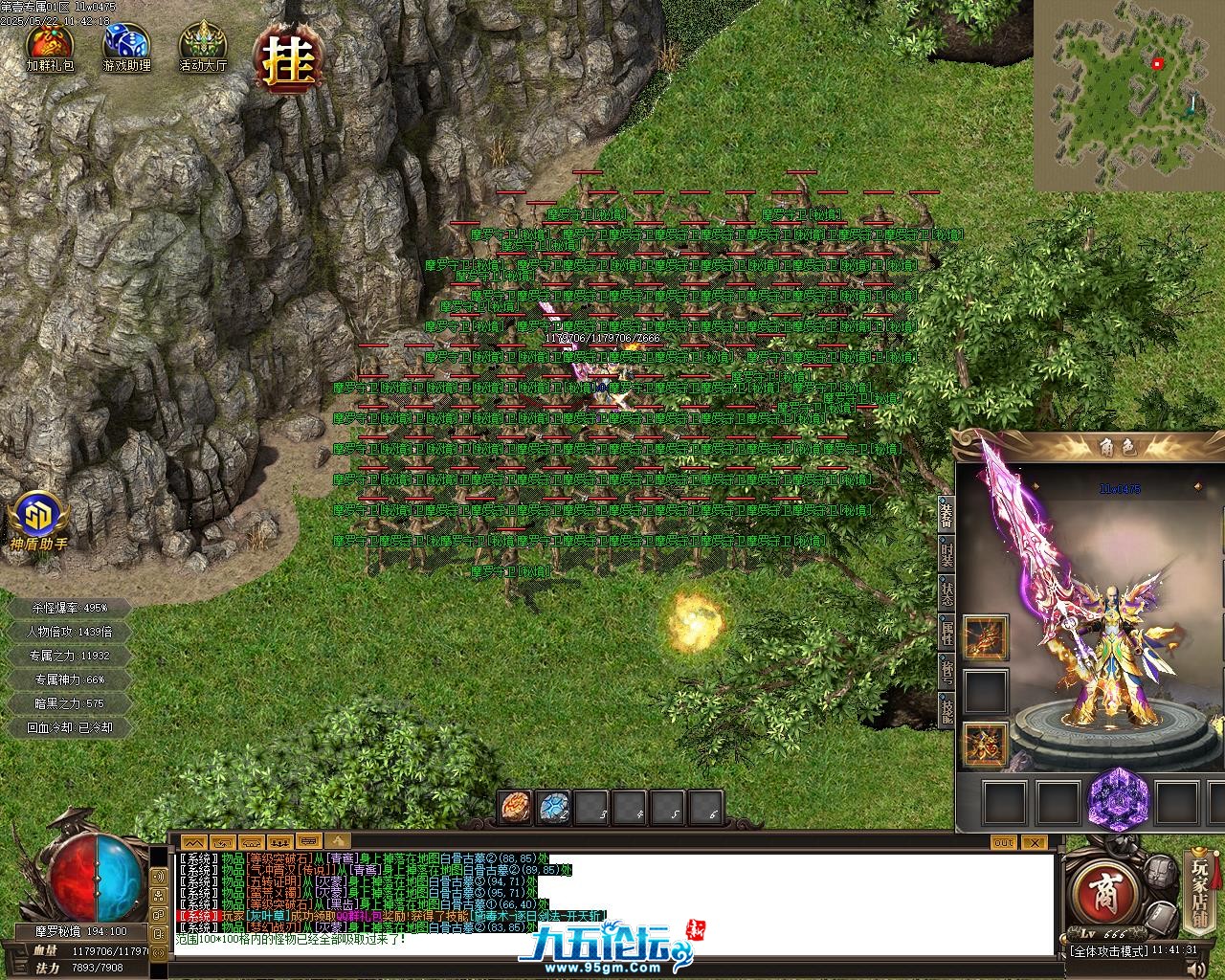Use the orange stone in hotbar slot 1
This screenshot has height=980, width=1225.
515,807
